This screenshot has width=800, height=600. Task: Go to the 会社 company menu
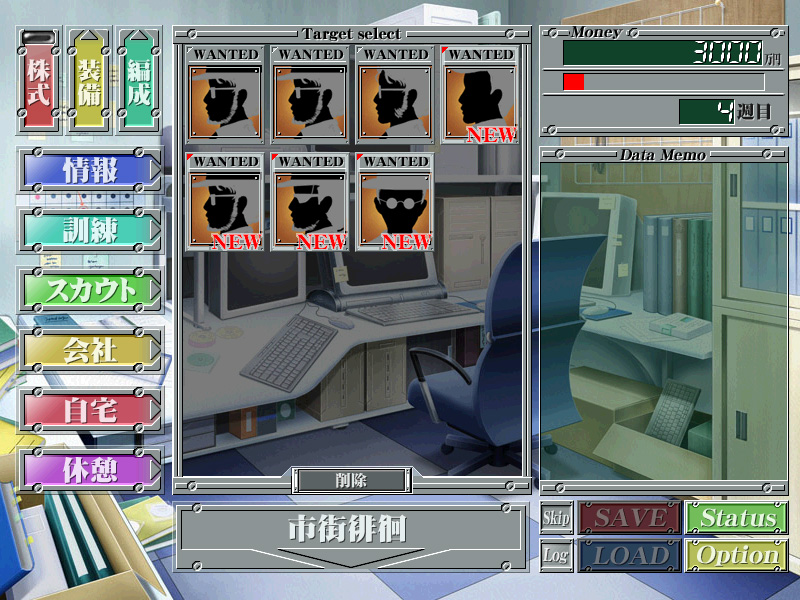click(89, 350)
